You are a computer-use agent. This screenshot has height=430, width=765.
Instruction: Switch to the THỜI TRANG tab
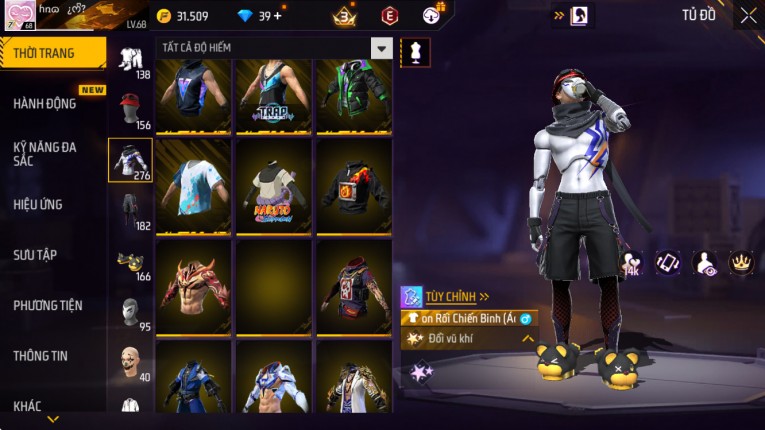(x=52, y=53)
